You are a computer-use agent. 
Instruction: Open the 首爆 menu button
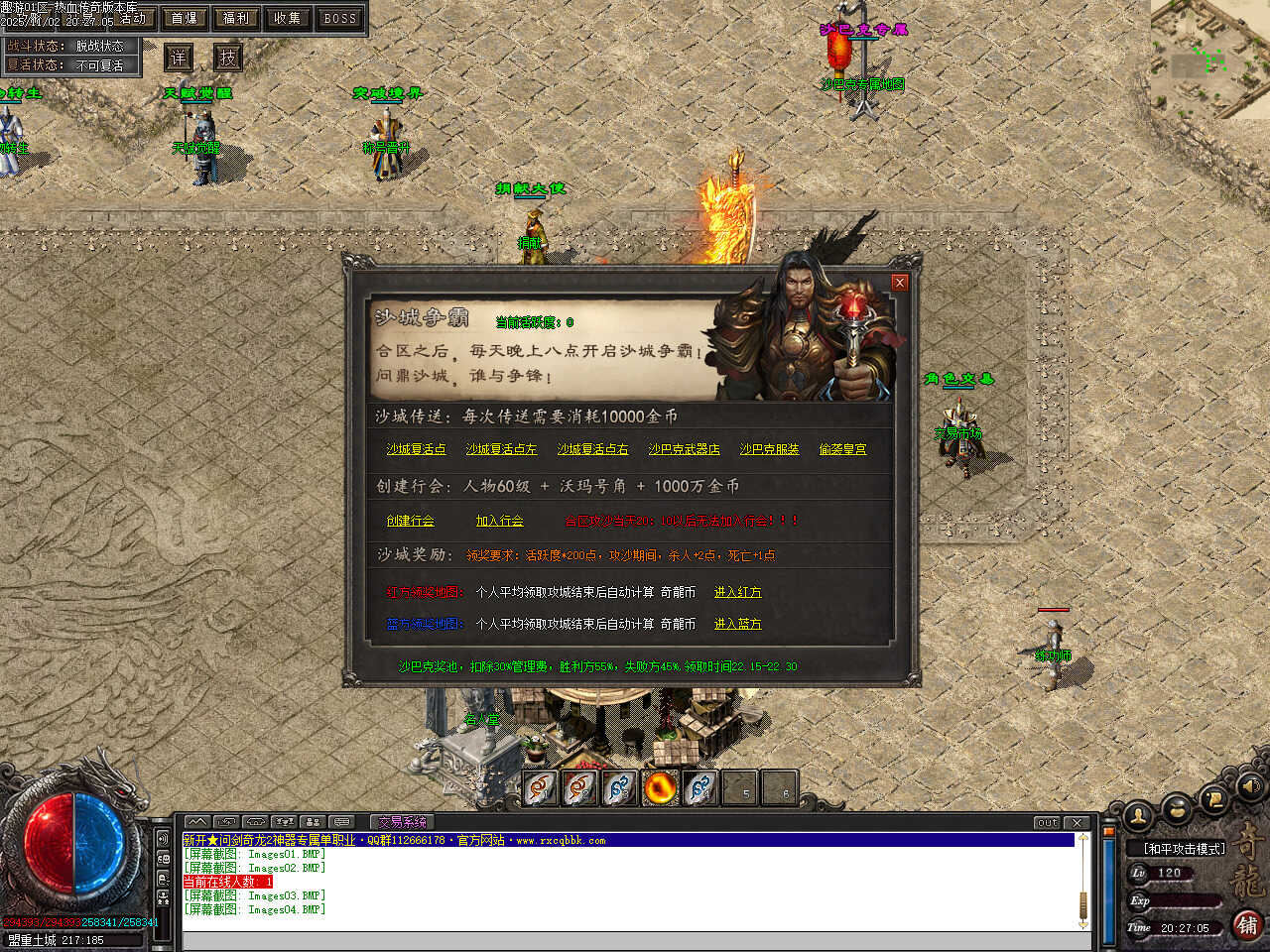(x=185, y=18)
